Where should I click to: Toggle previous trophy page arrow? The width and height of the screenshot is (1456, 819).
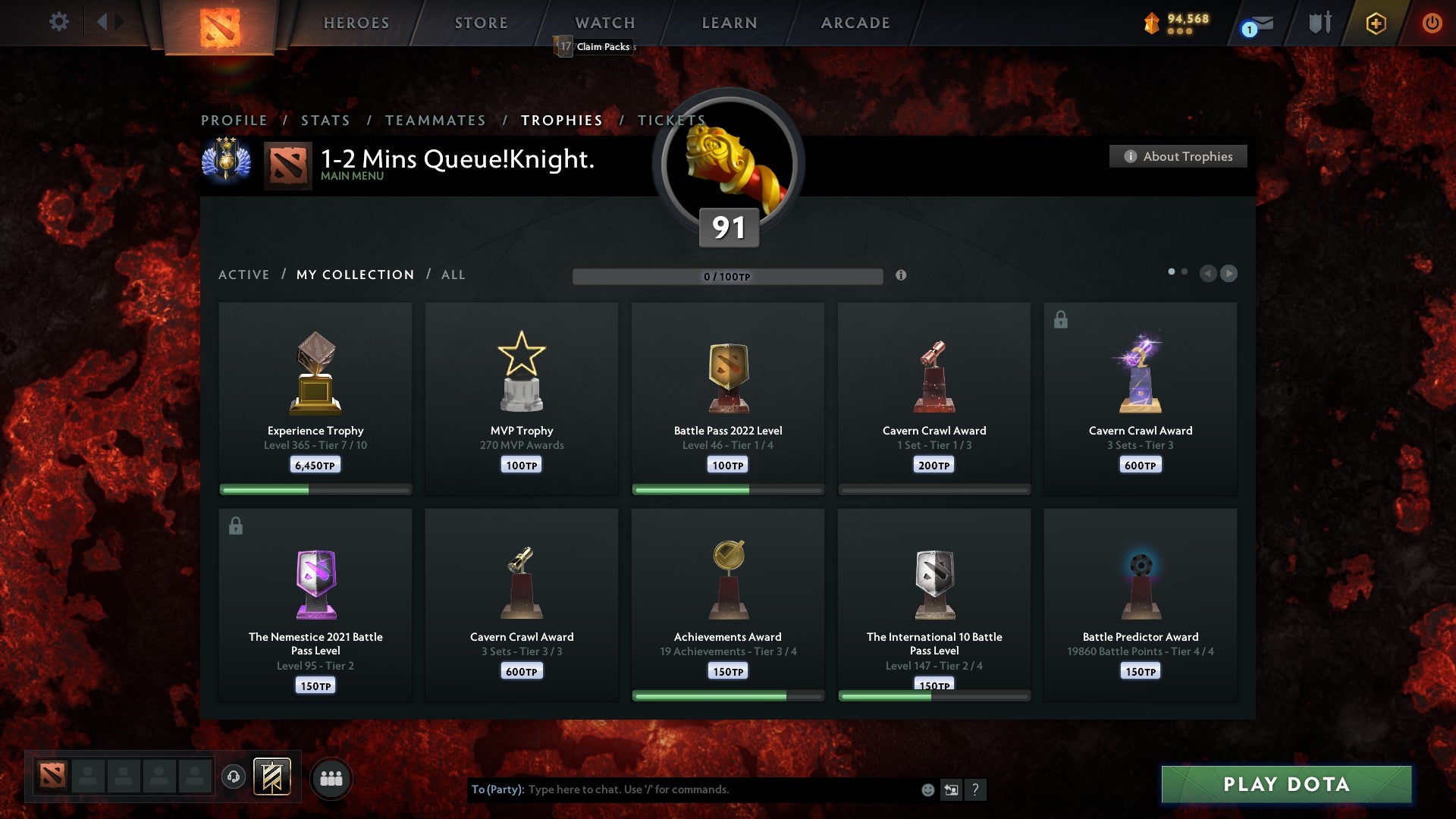click(x=1209, y=274)
